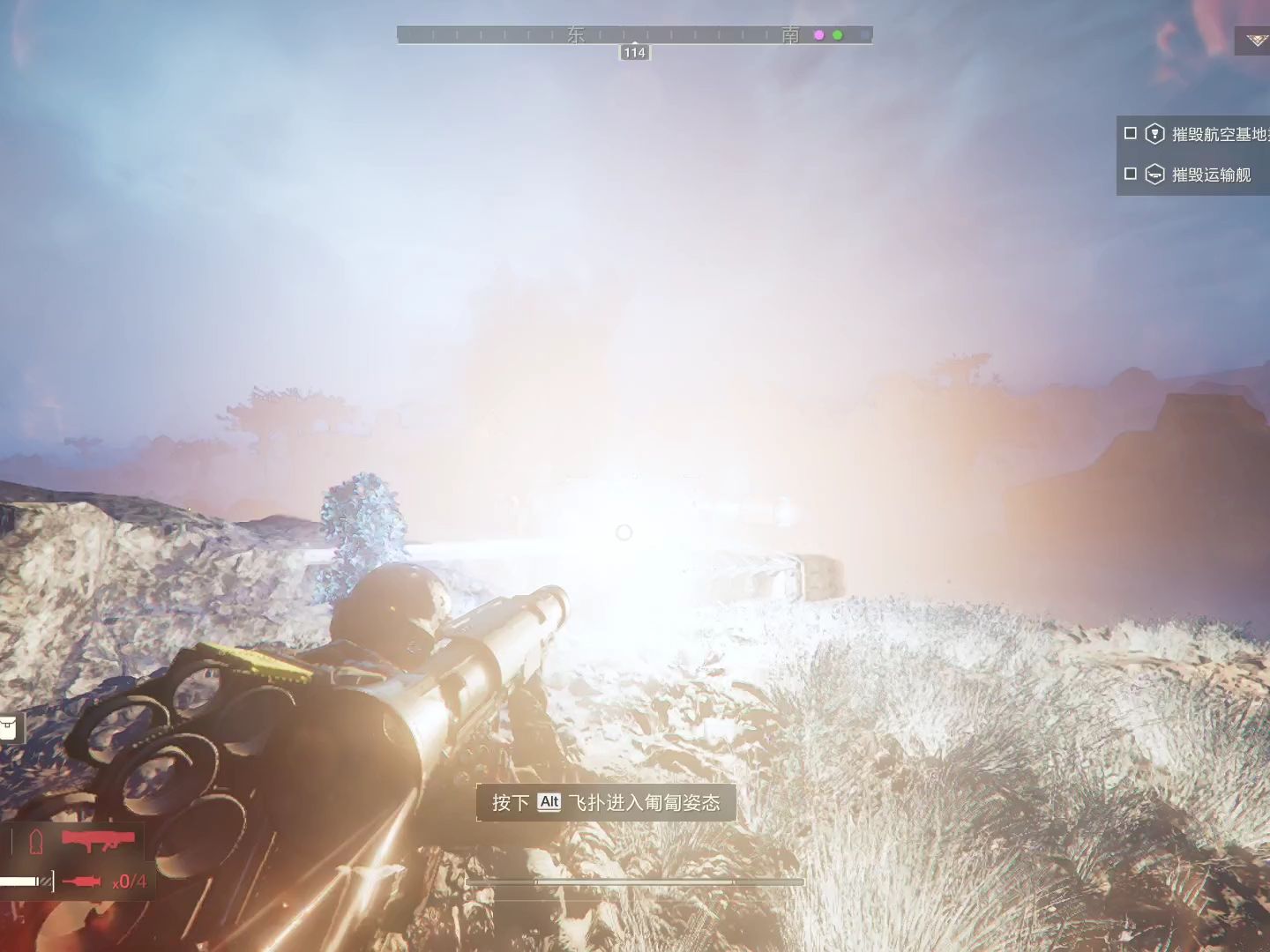Open the backpack icon on the left edge
This screenshot has width=1270, height=952.
(x=9, y=727)
